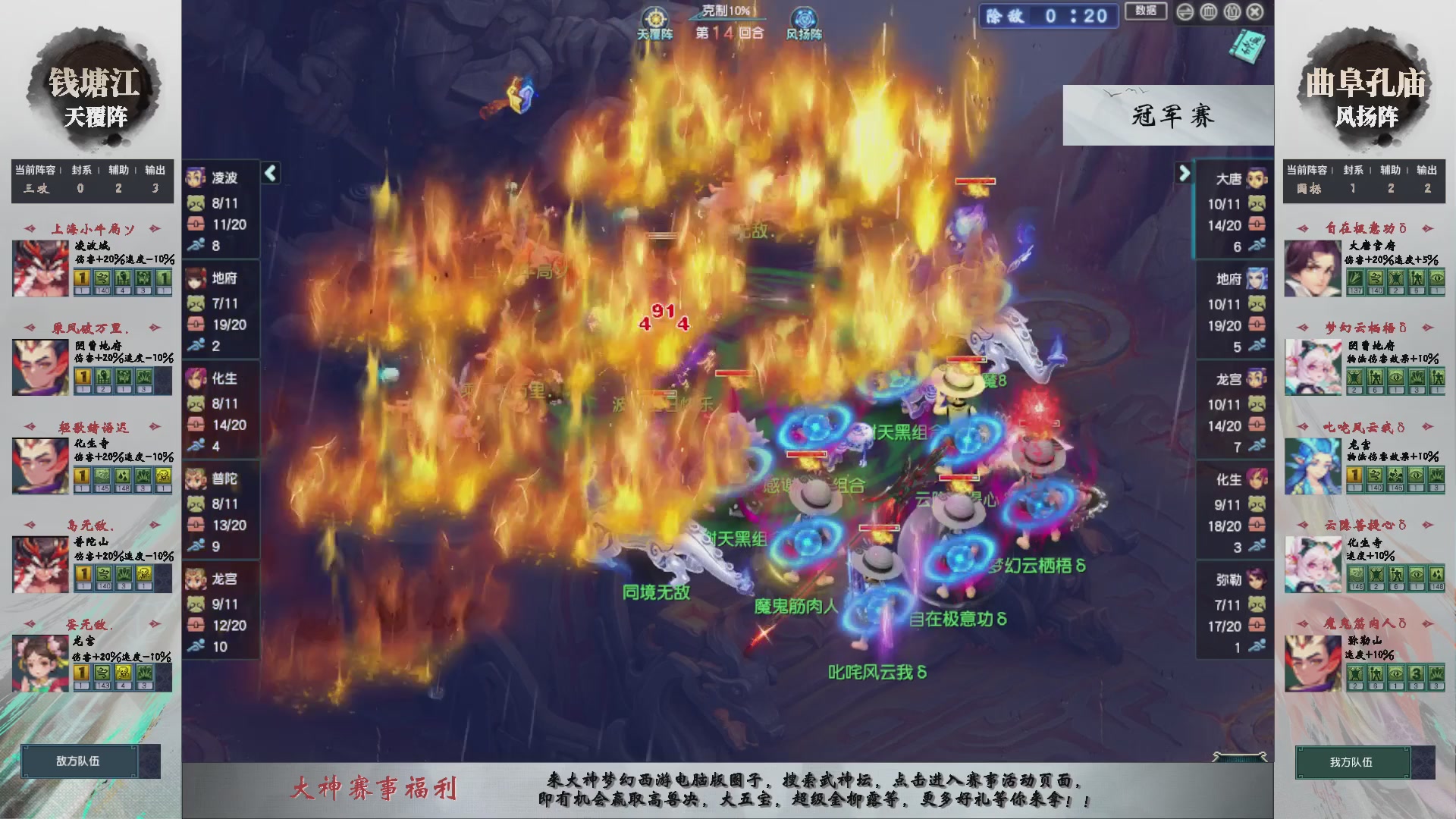Select the 冠军赛 championship banner
The image size is (1456, 819).
click(1168, 115)
